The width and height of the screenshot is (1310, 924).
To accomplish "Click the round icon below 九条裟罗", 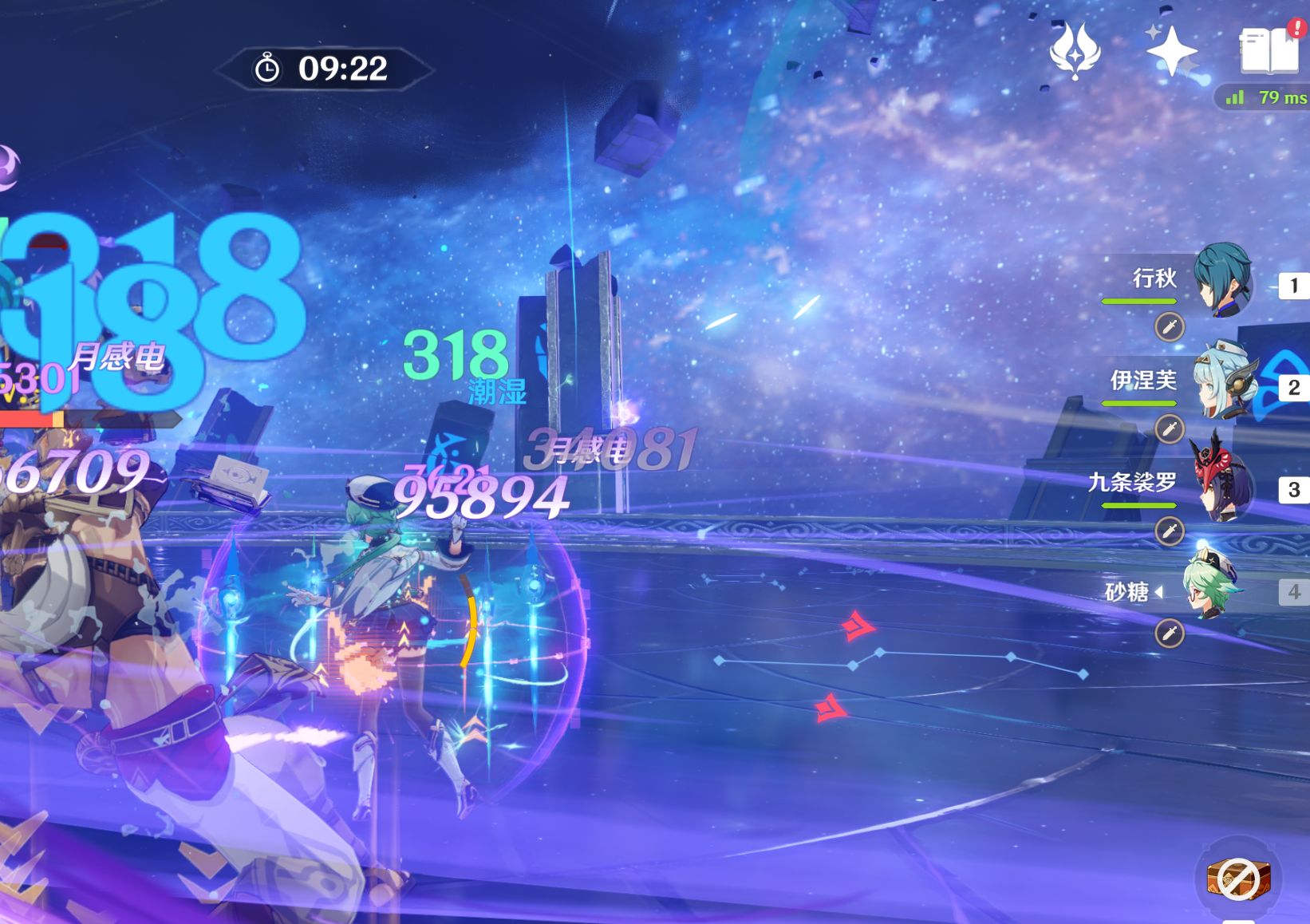I will (x=1170, y=531).
